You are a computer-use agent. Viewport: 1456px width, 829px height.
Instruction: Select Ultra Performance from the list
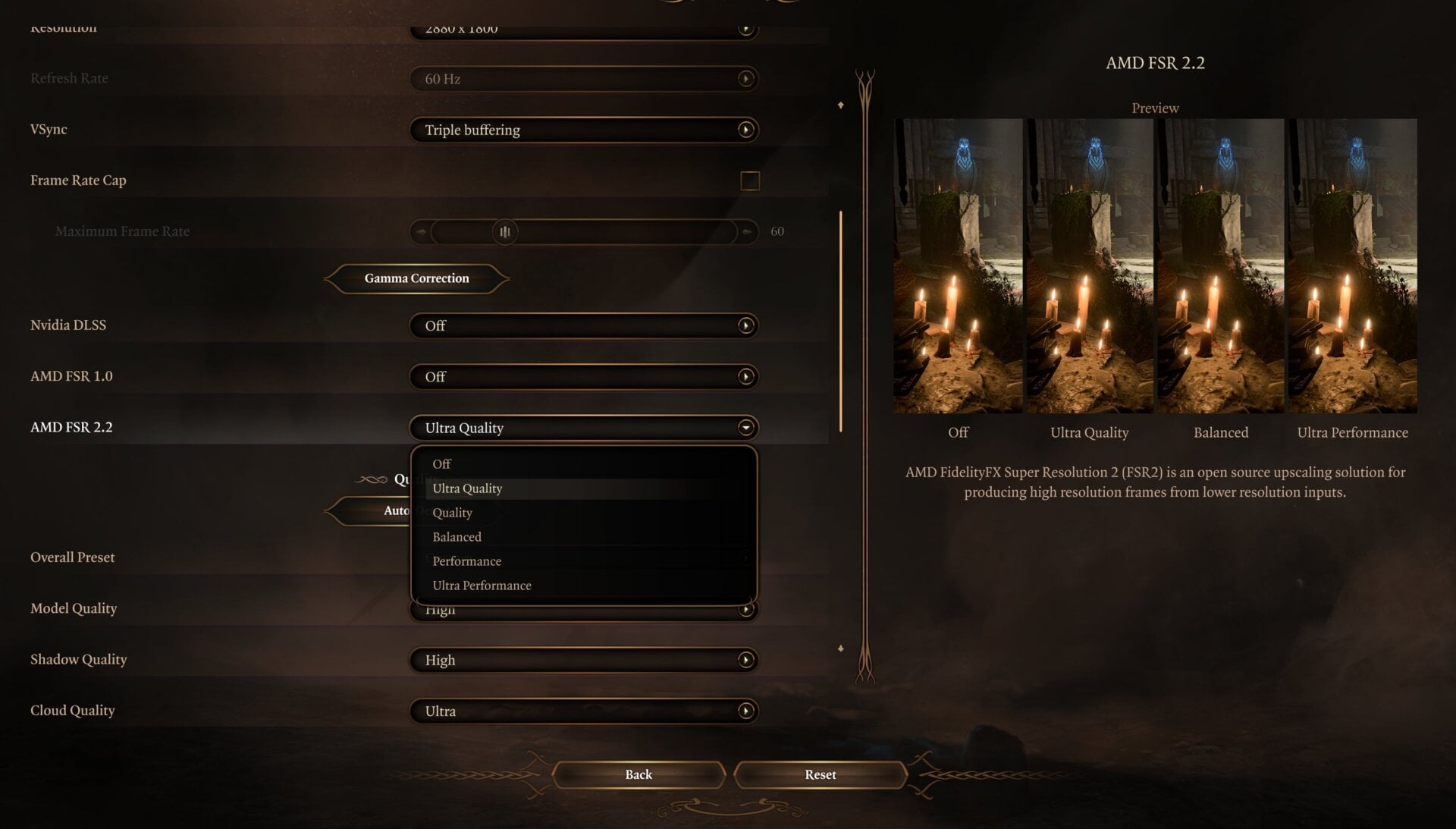click(x=482, y=586)
